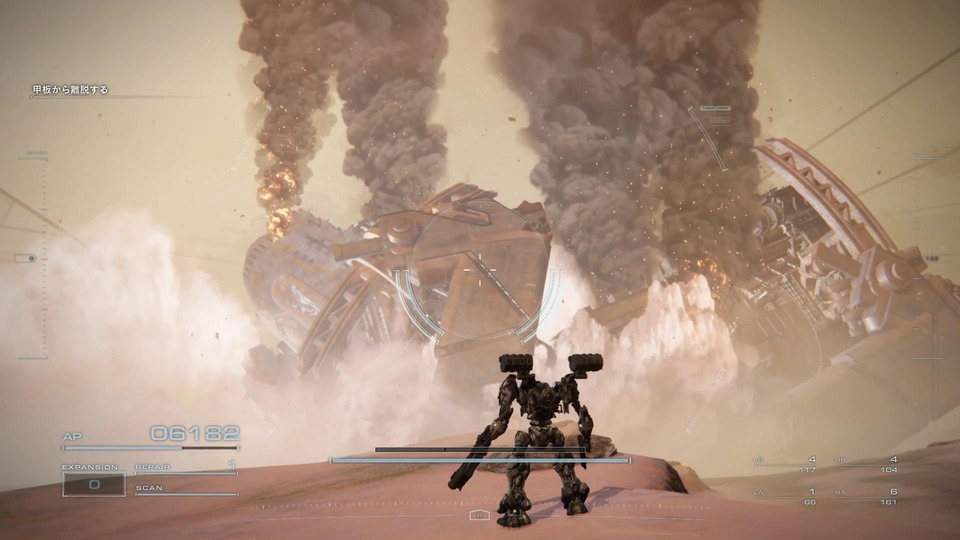Trigger the Scan gauge

click(186, 490)
